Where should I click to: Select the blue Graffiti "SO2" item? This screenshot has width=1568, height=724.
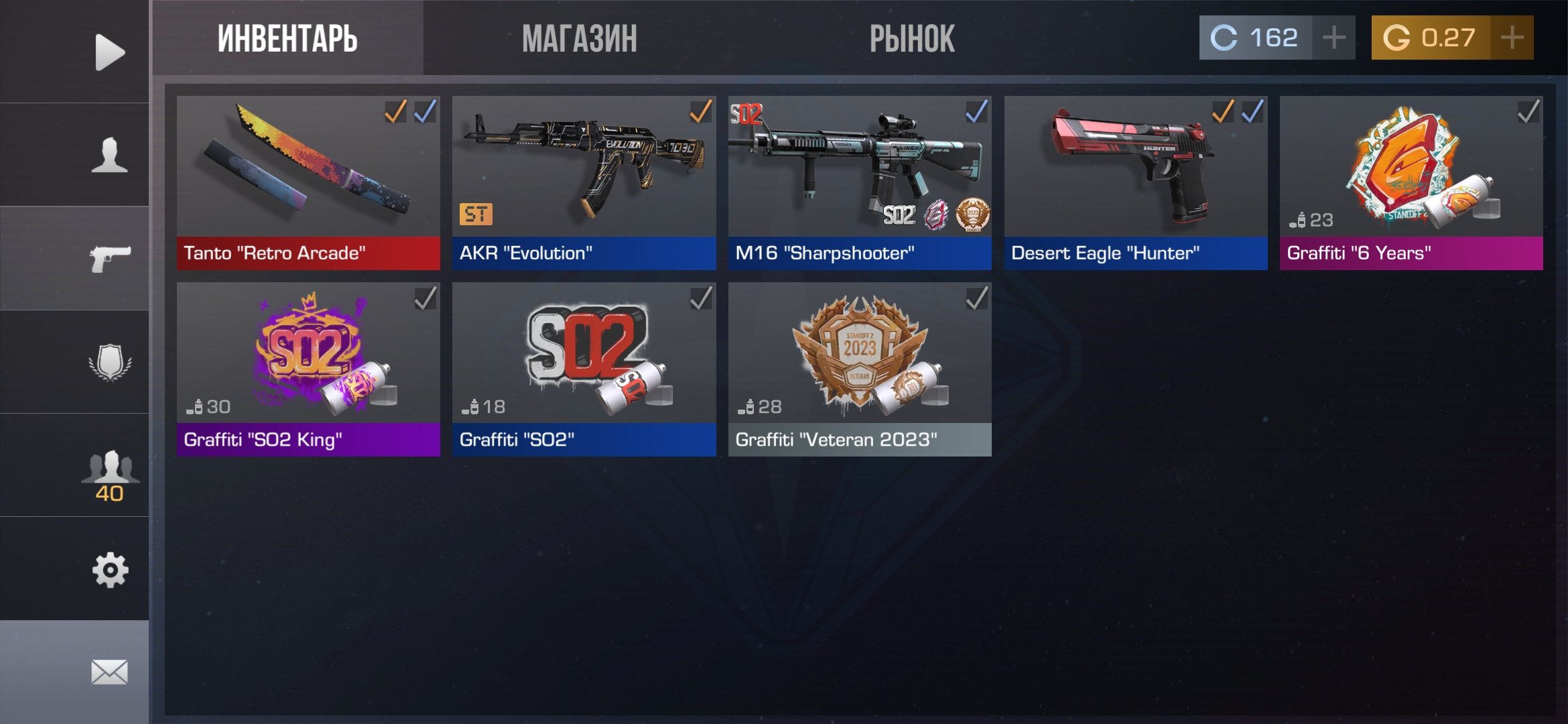(584, 369)
